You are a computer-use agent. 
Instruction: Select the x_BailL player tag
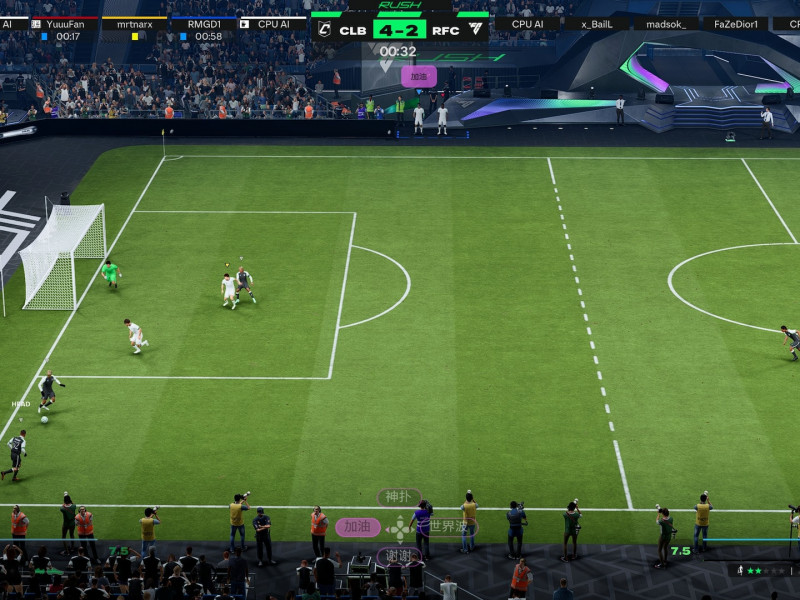pos(596,23)
